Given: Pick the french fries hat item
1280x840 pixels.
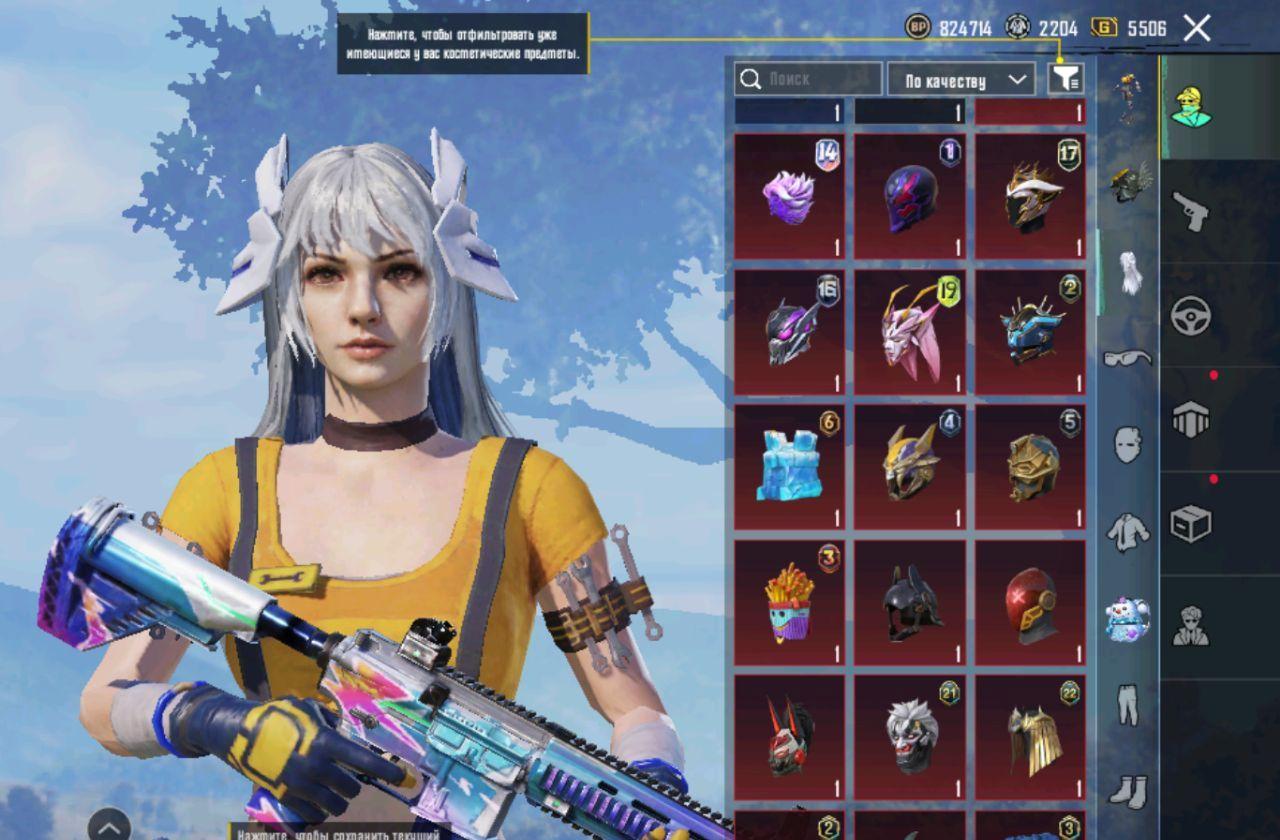Looking at the screenshot, I should pyautogui.click(x=789, y=603).
